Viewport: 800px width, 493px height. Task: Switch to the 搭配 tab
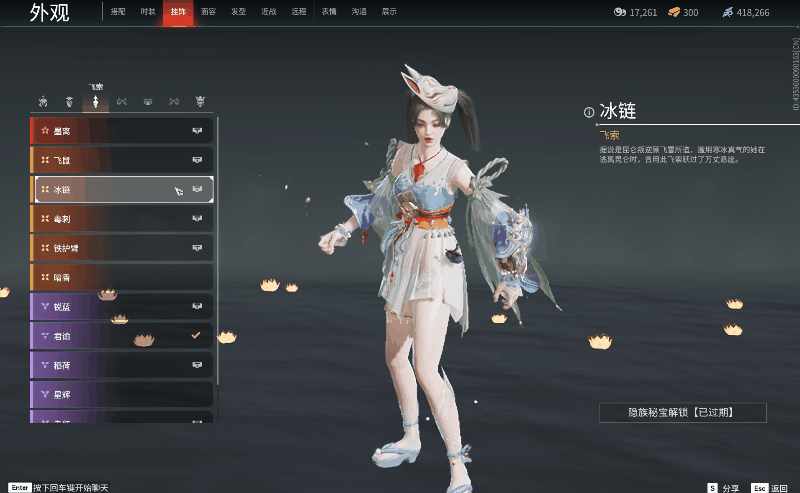[x=118, y=12]
